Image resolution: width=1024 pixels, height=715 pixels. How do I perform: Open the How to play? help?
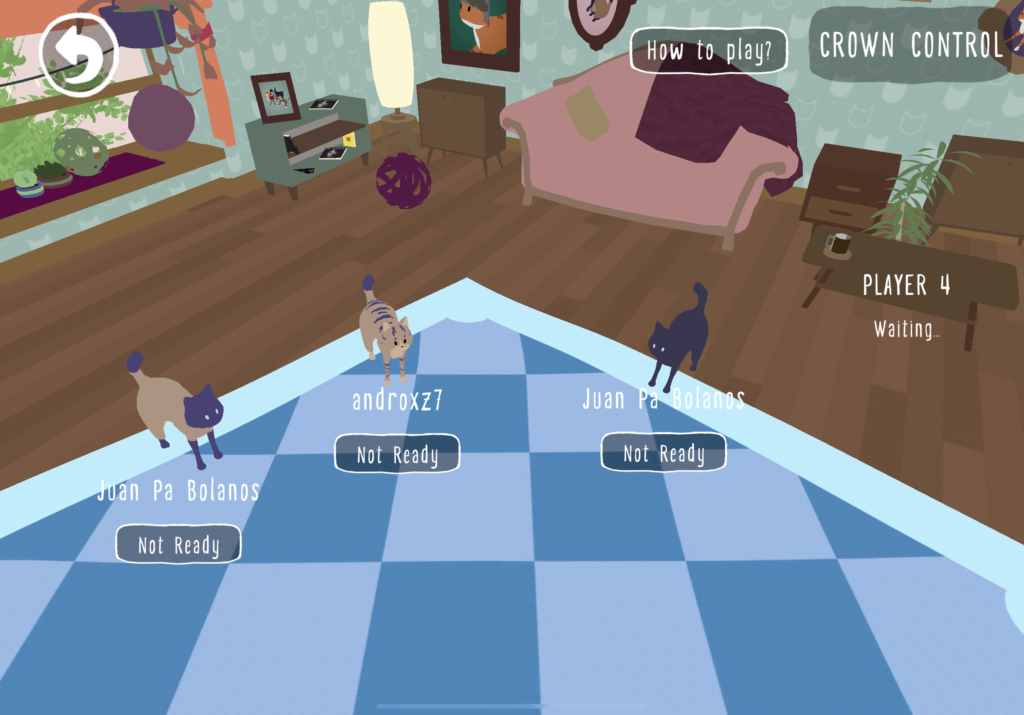point(709,51)
